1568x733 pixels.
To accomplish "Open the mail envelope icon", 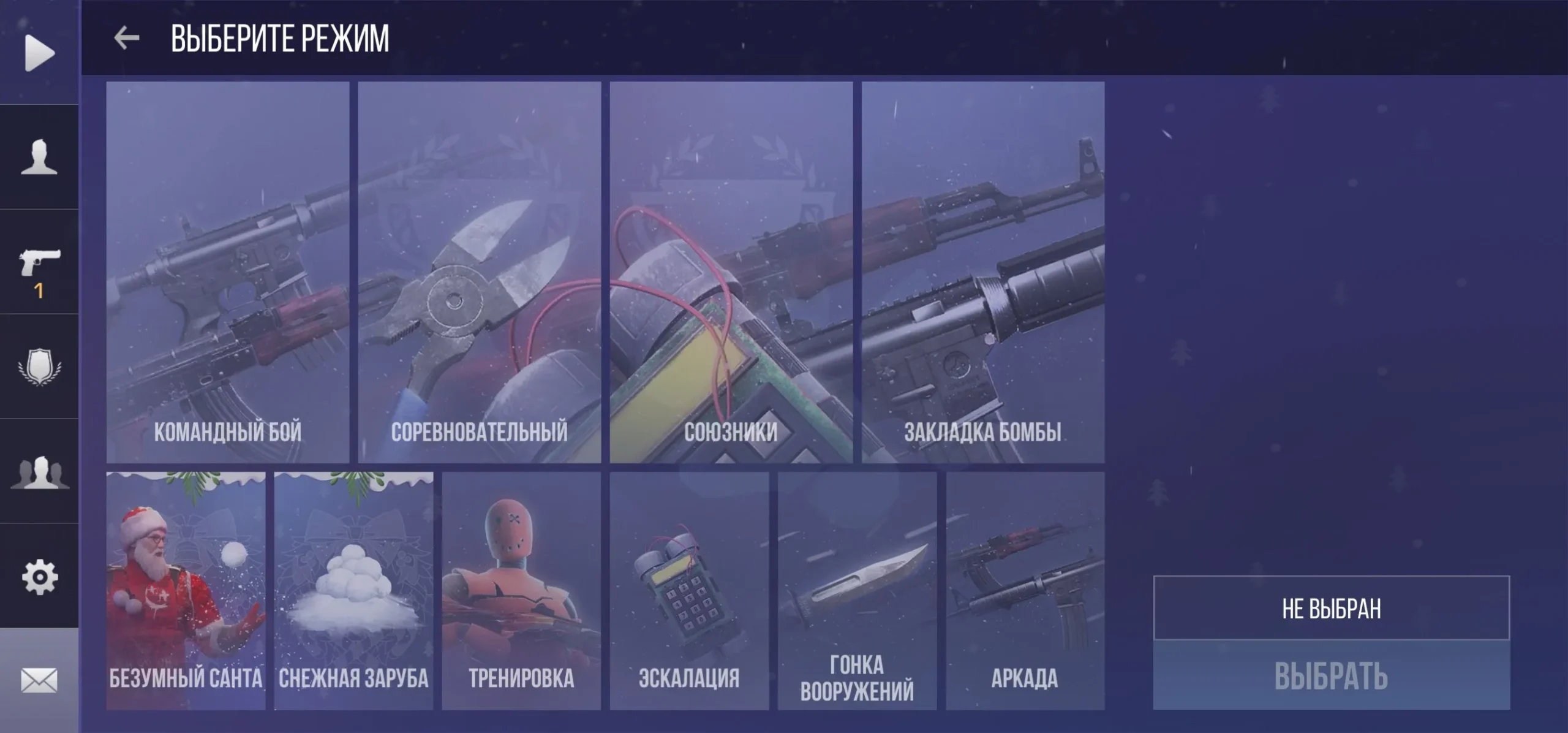I will click(x=39, y=680).
